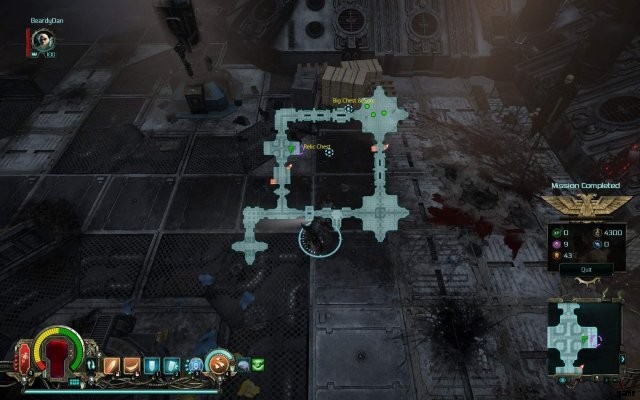Screen dimensions: 640x400
Task: Use the blue cogwheel ability icon
Action: [194, 365]
